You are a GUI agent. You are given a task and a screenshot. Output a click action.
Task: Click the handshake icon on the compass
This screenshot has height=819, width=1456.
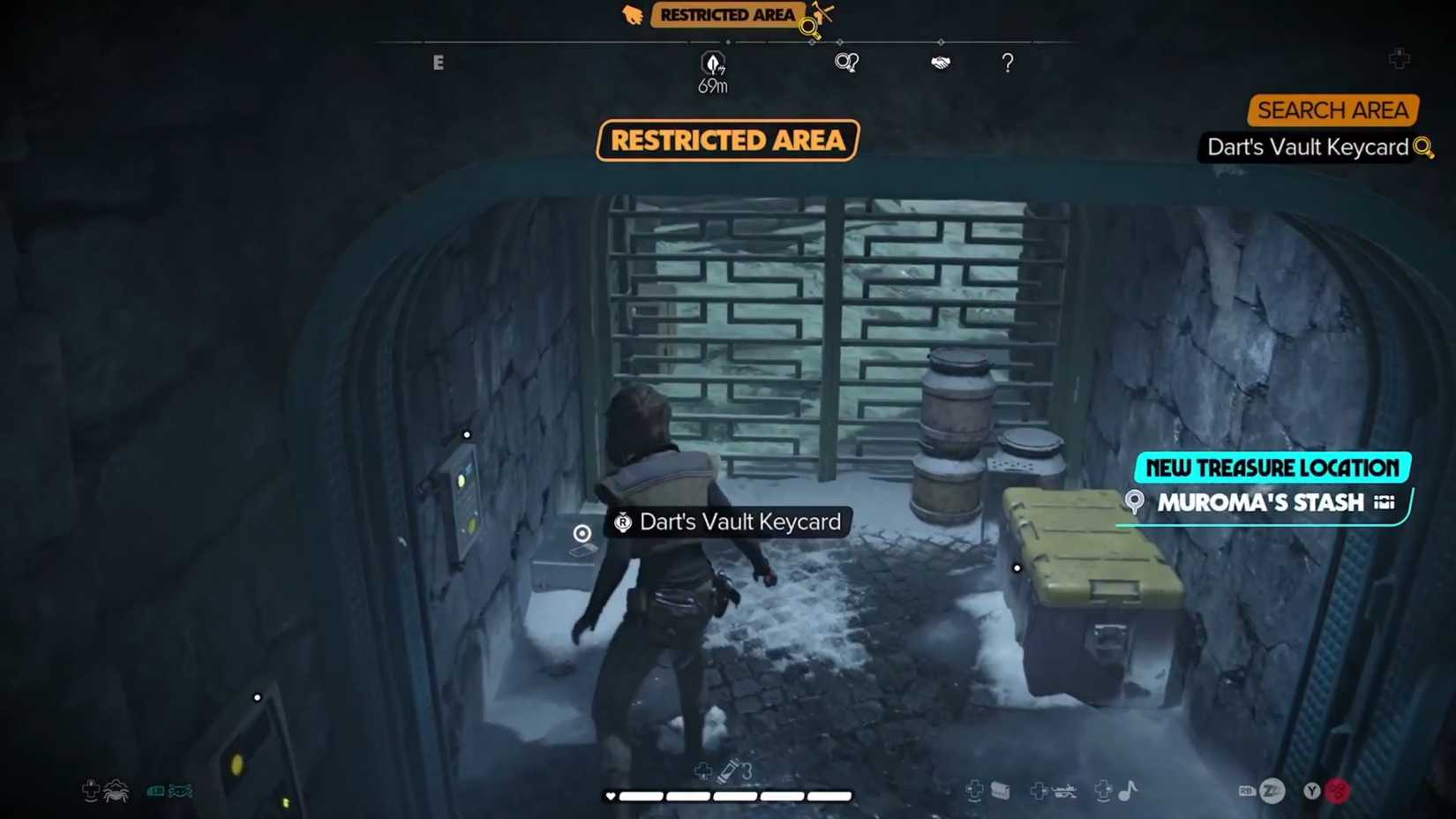click(x=939, y=62)
